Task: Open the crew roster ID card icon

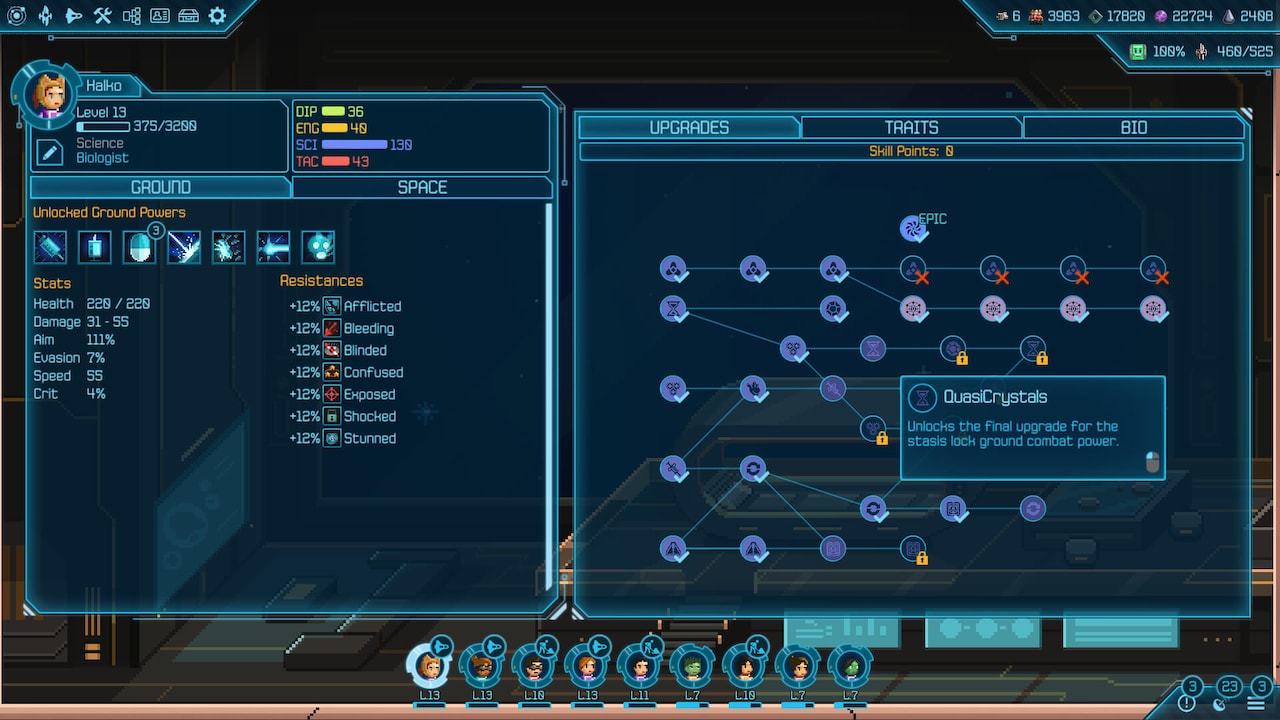Action: (x=161, y=16)
